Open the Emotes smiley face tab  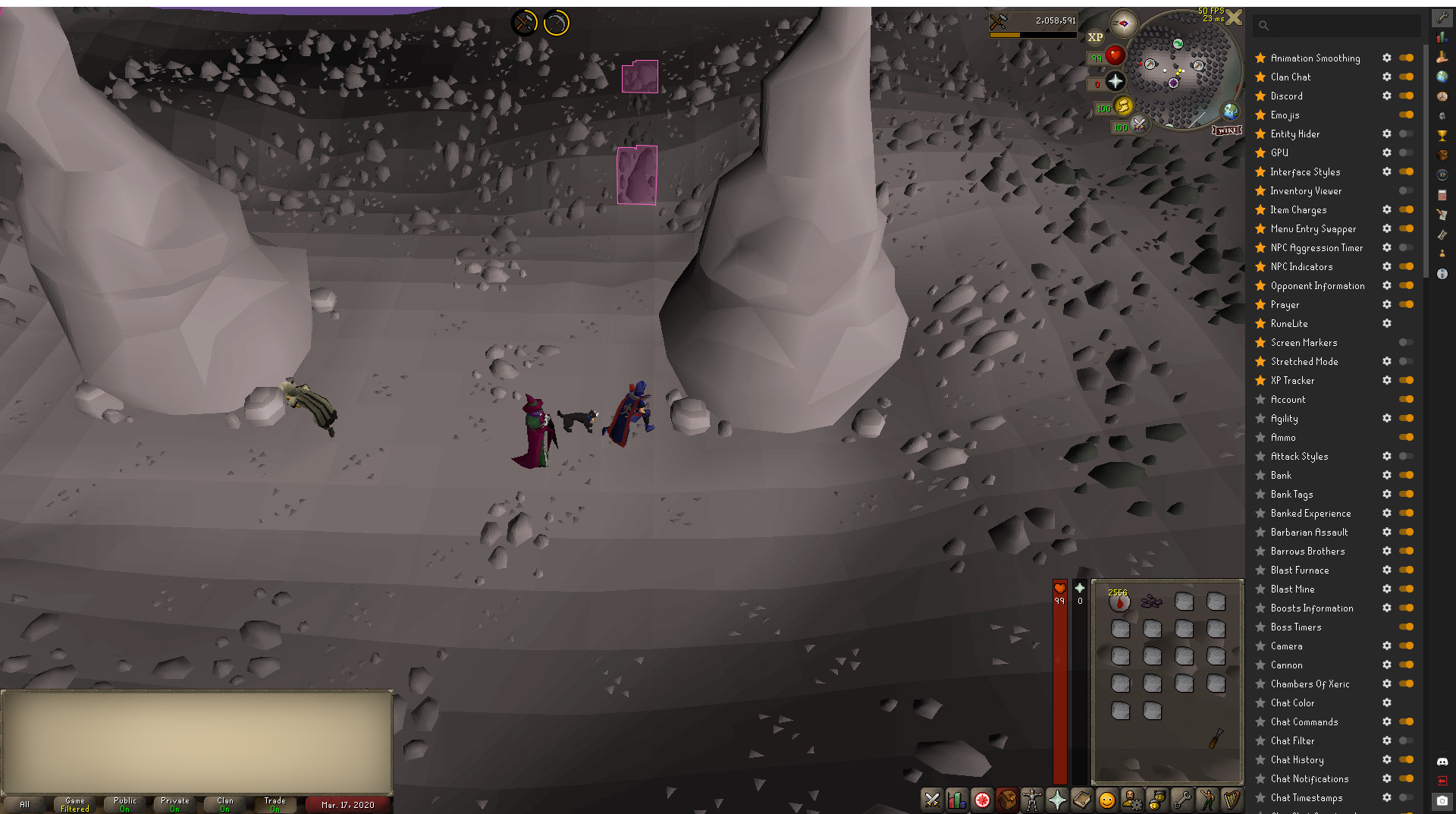(1106, 800)
